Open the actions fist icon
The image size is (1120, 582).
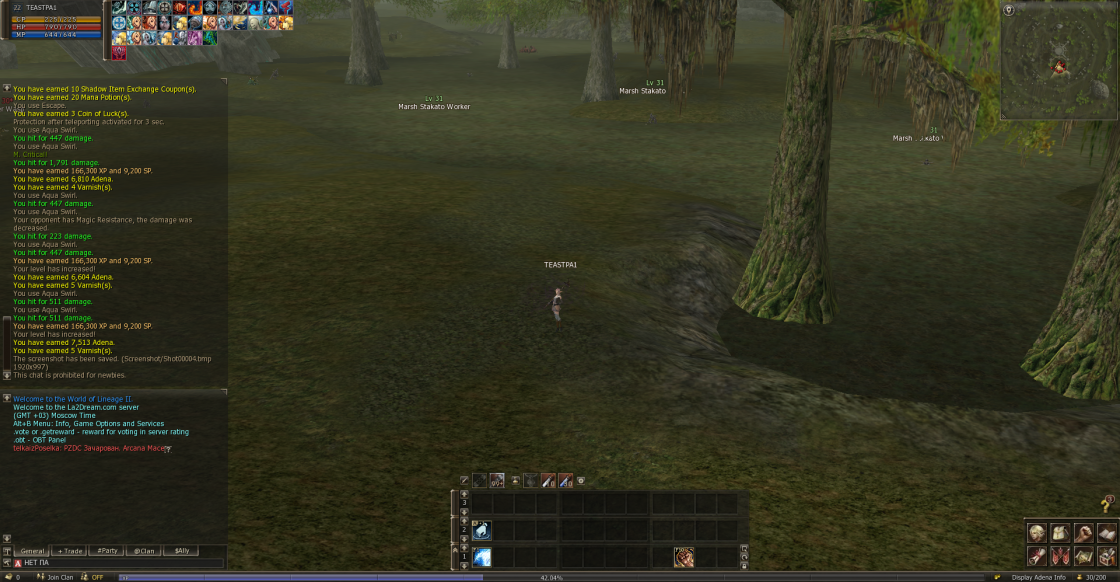coord(1083,533)
